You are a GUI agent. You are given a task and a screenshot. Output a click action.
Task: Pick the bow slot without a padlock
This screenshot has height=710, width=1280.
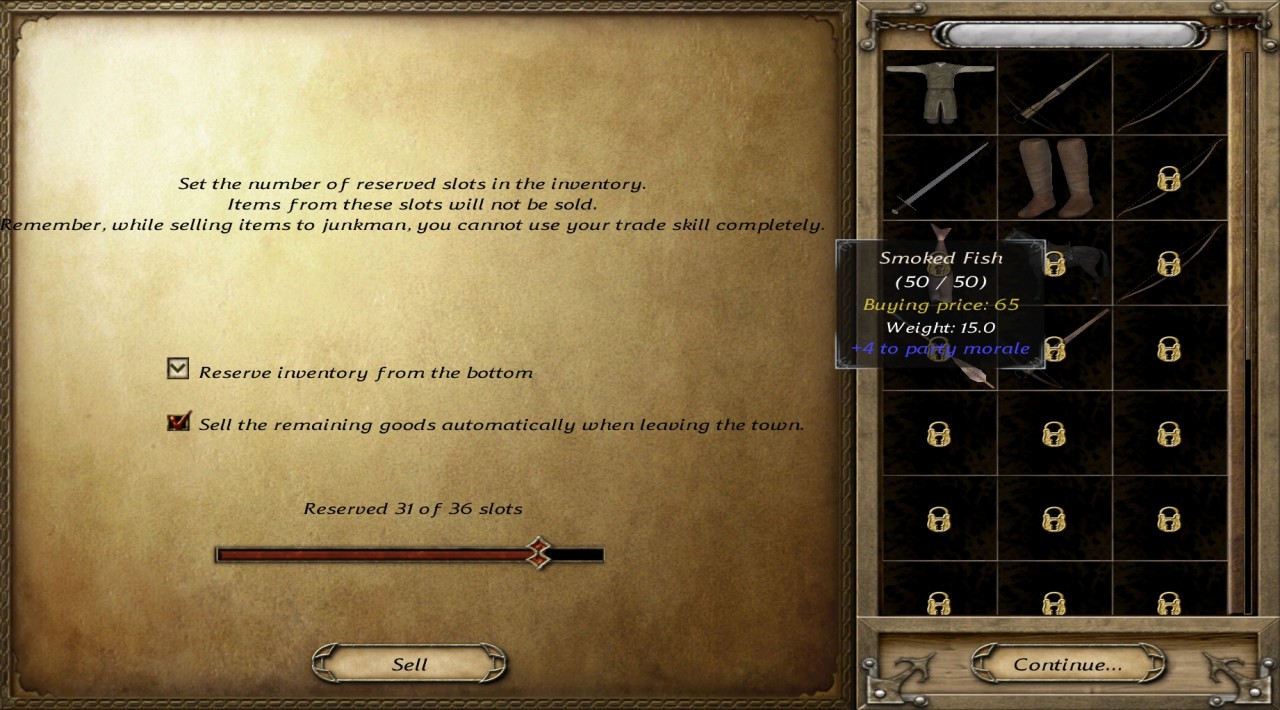(x=1169, y=93)
